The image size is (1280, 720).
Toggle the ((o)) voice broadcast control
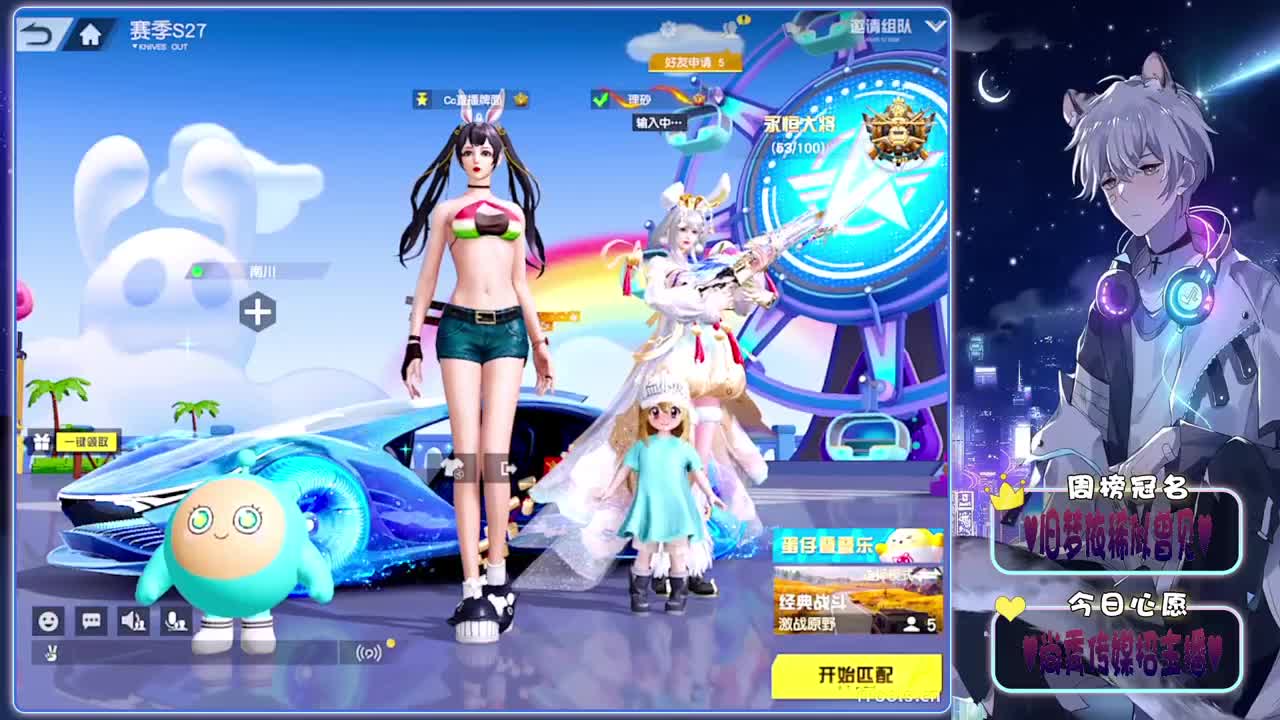click(368, 654)
